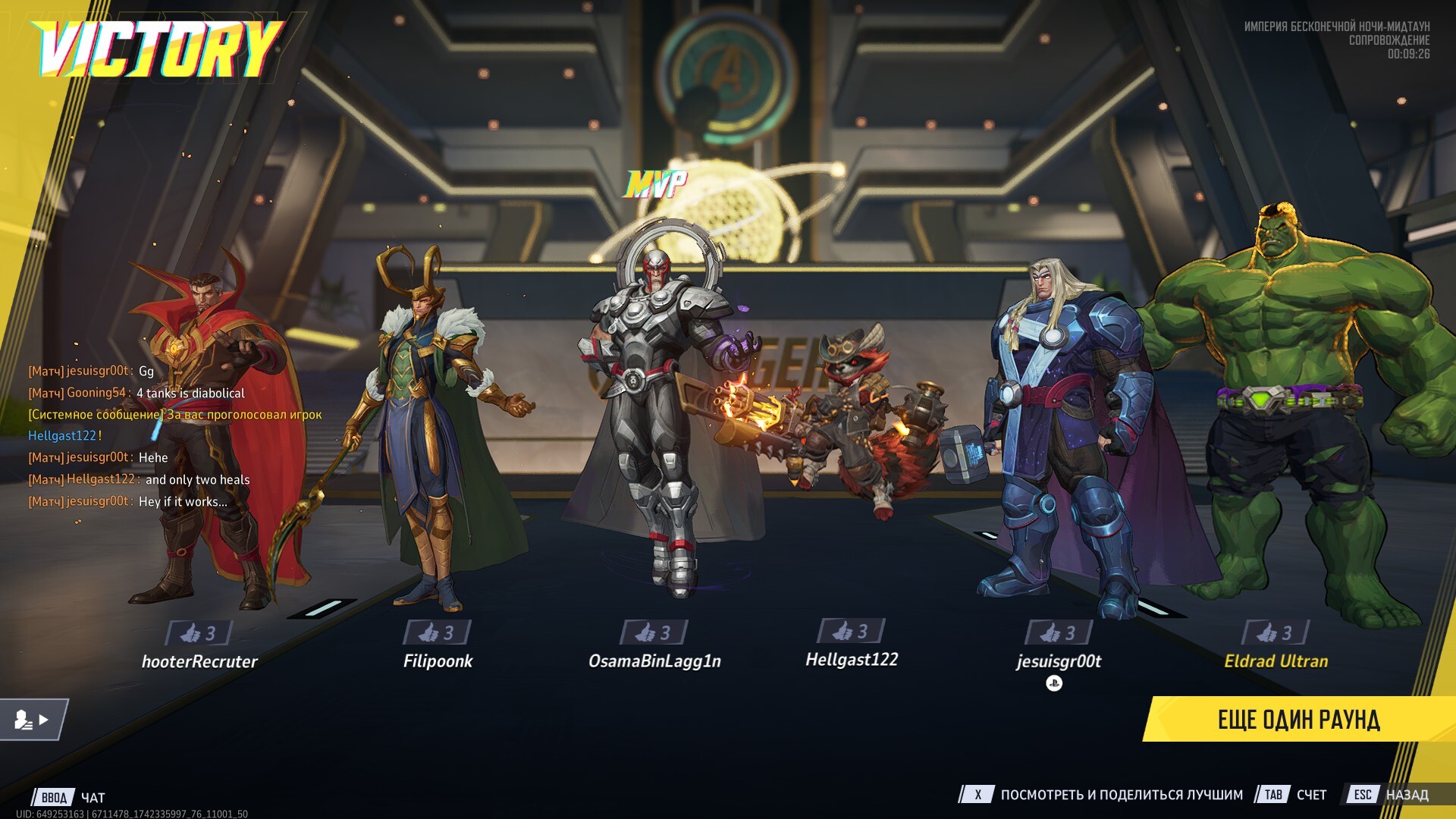Select the jesuisgr00t player name
This screenshot has height=819, width=1456.
[x=1059, y=661]
